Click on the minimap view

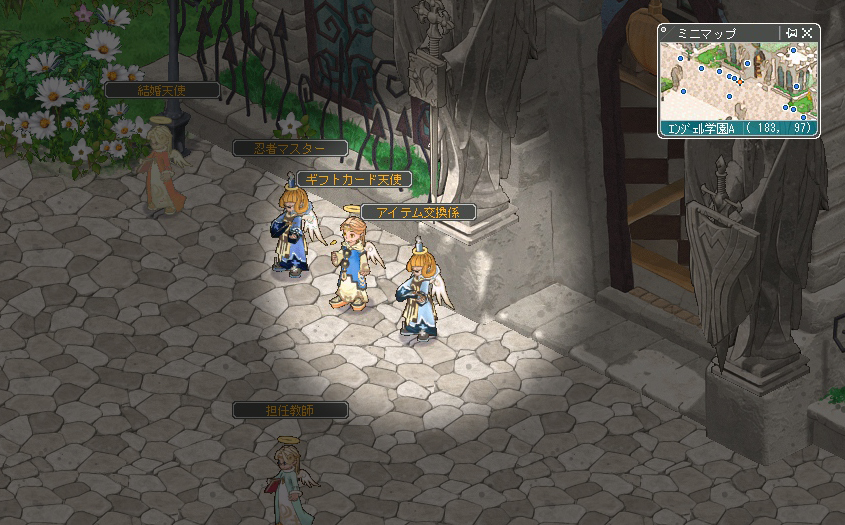point(738,80)
